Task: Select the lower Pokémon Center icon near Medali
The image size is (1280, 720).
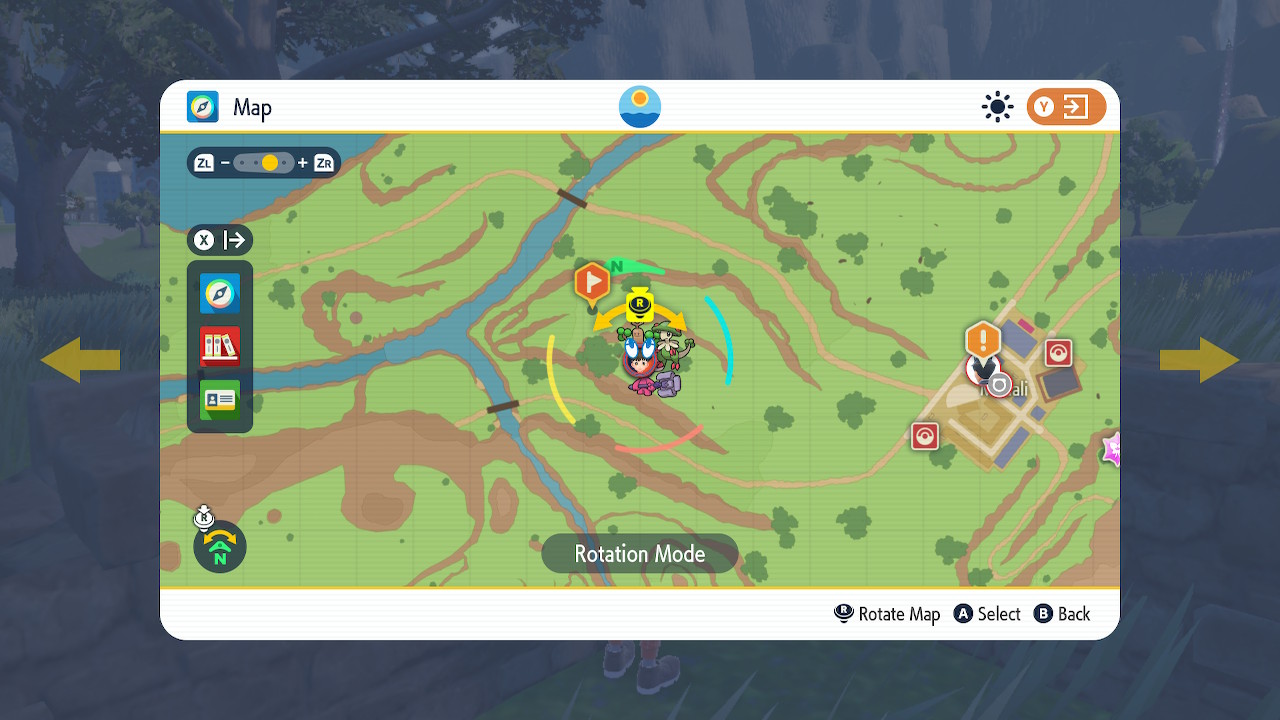Action: 924,436
